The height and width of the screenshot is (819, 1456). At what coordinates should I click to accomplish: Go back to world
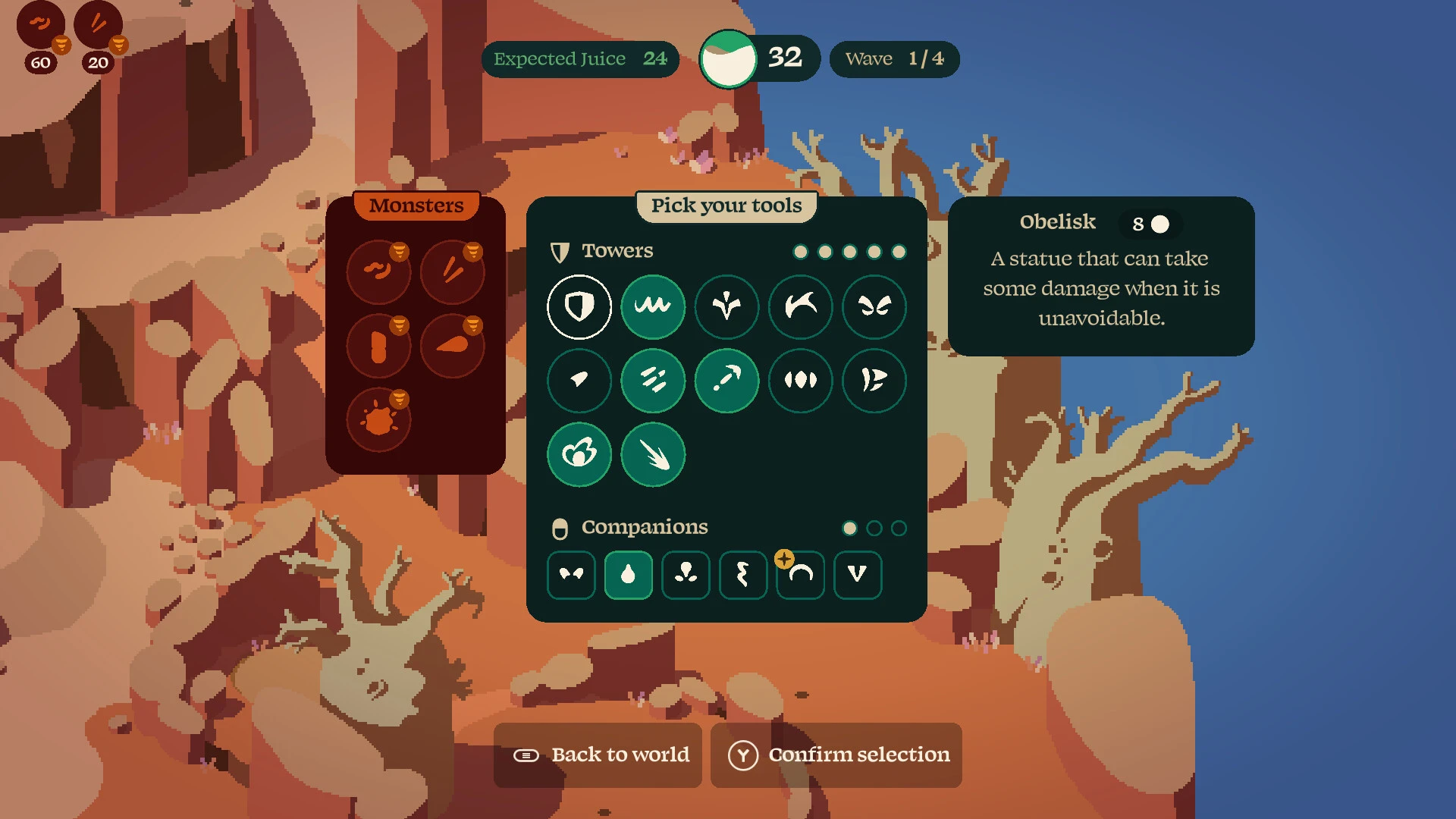click(598, 755)
